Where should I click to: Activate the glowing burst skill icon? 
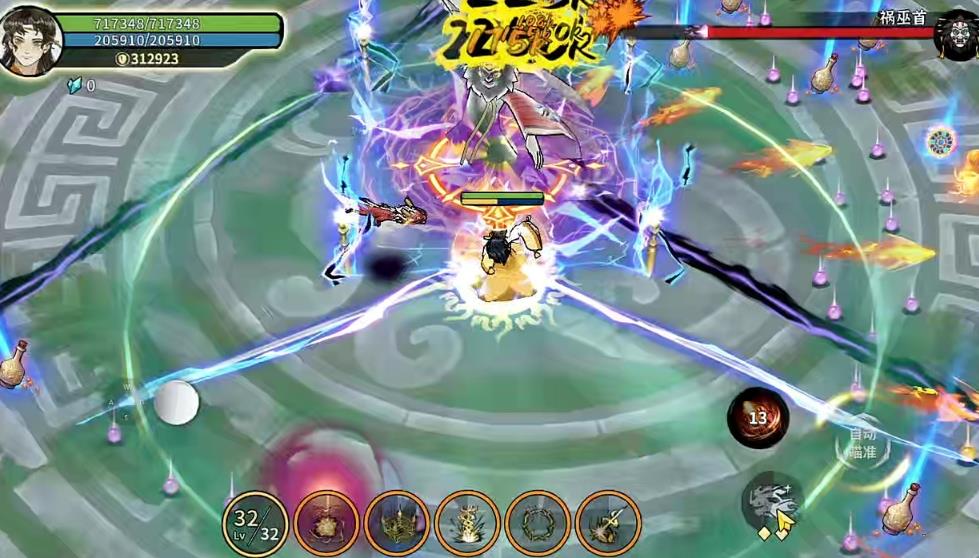pyautogui.click(x=327, y=522)
